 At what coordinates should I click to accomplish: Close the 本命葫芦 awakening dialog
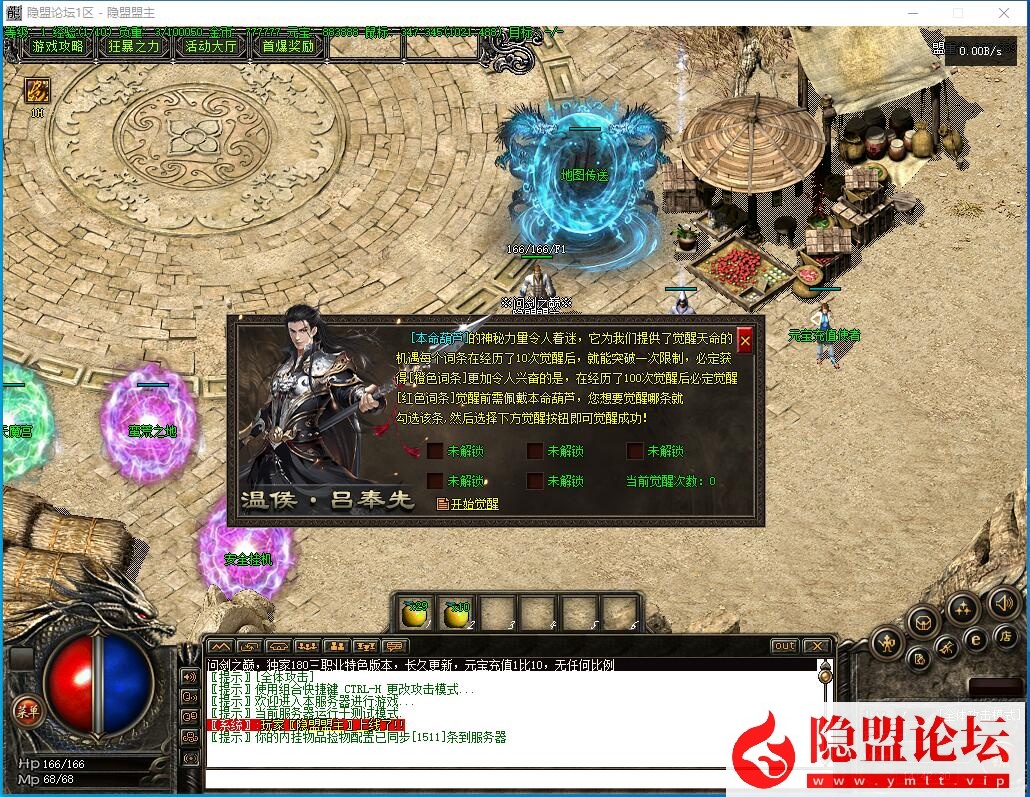coord(744,340)
